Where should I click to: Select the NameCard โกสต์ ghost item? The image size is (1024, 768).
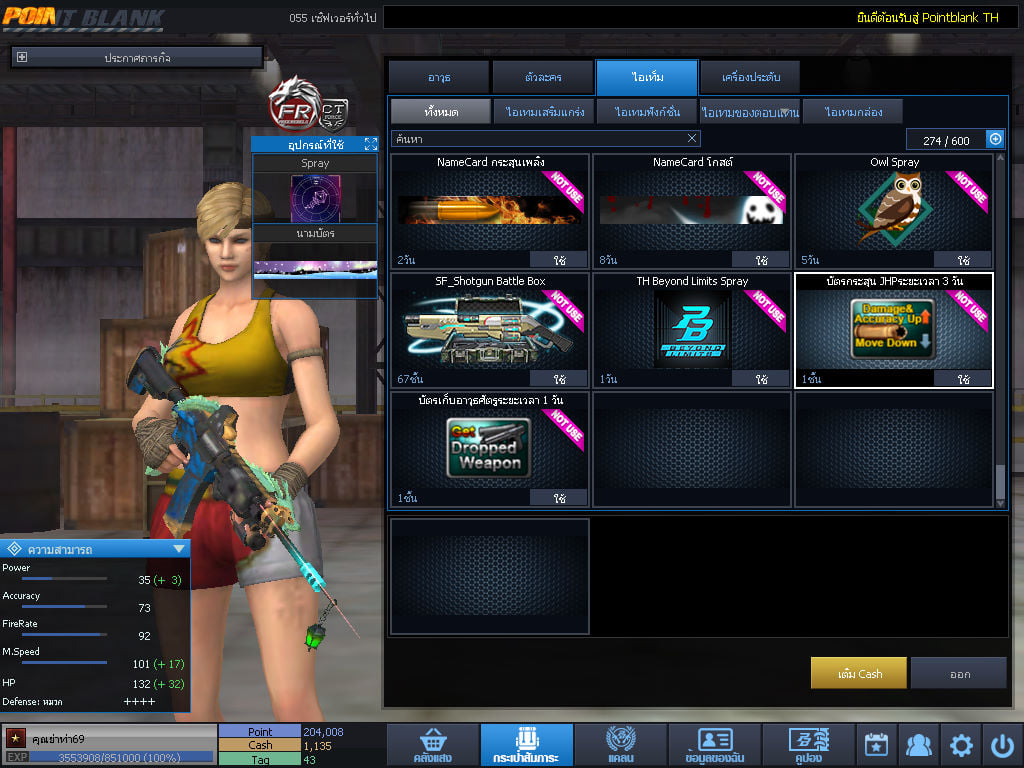691,210
